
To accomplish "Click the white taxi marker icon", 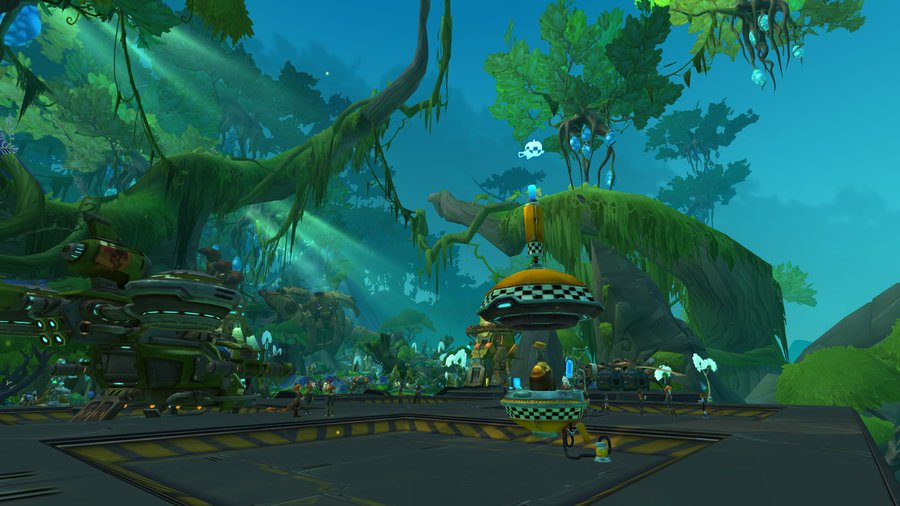I will 531,150.
